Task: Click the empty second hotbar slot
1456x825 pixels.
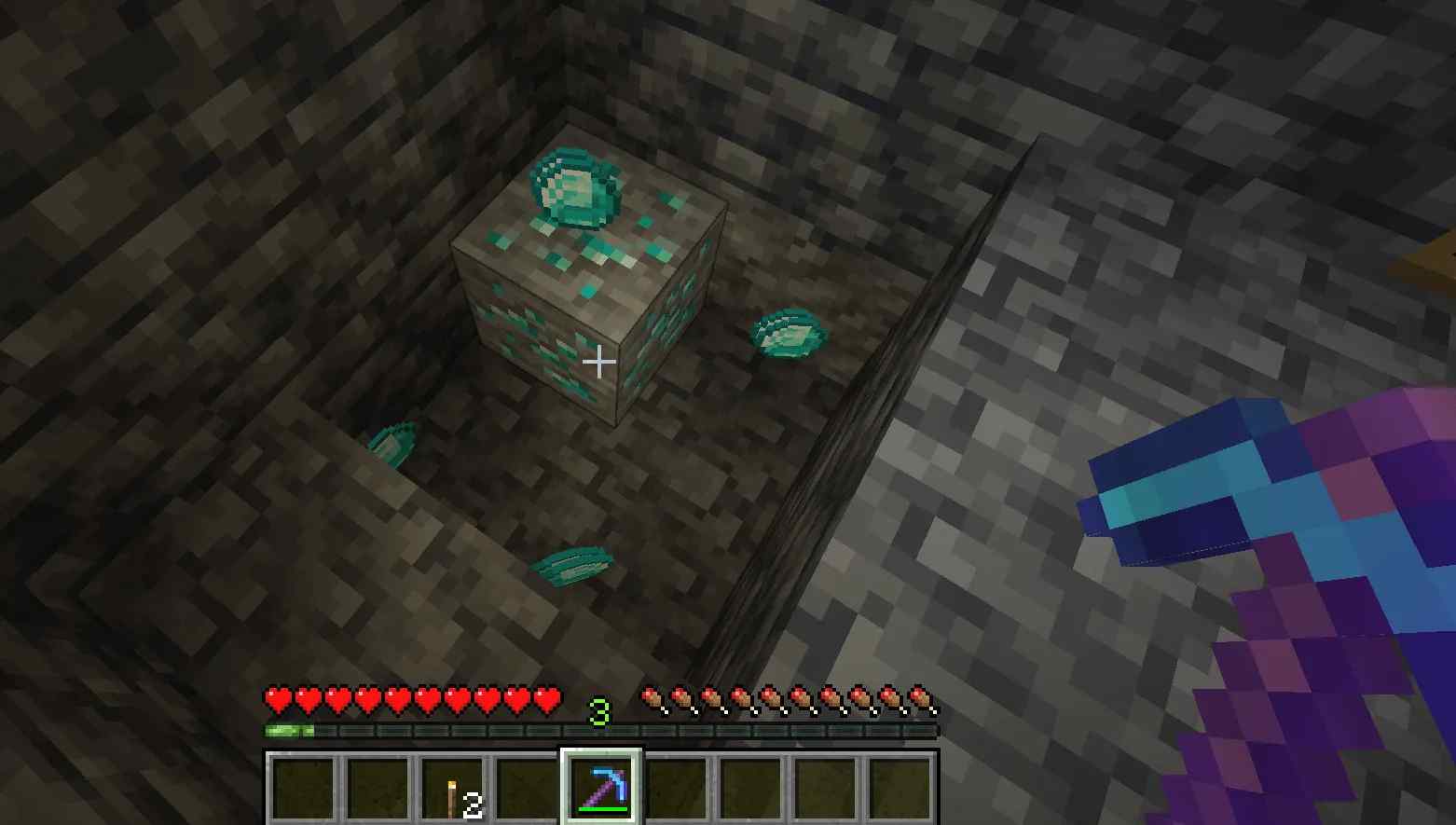Action: click(x=379, y=788)
